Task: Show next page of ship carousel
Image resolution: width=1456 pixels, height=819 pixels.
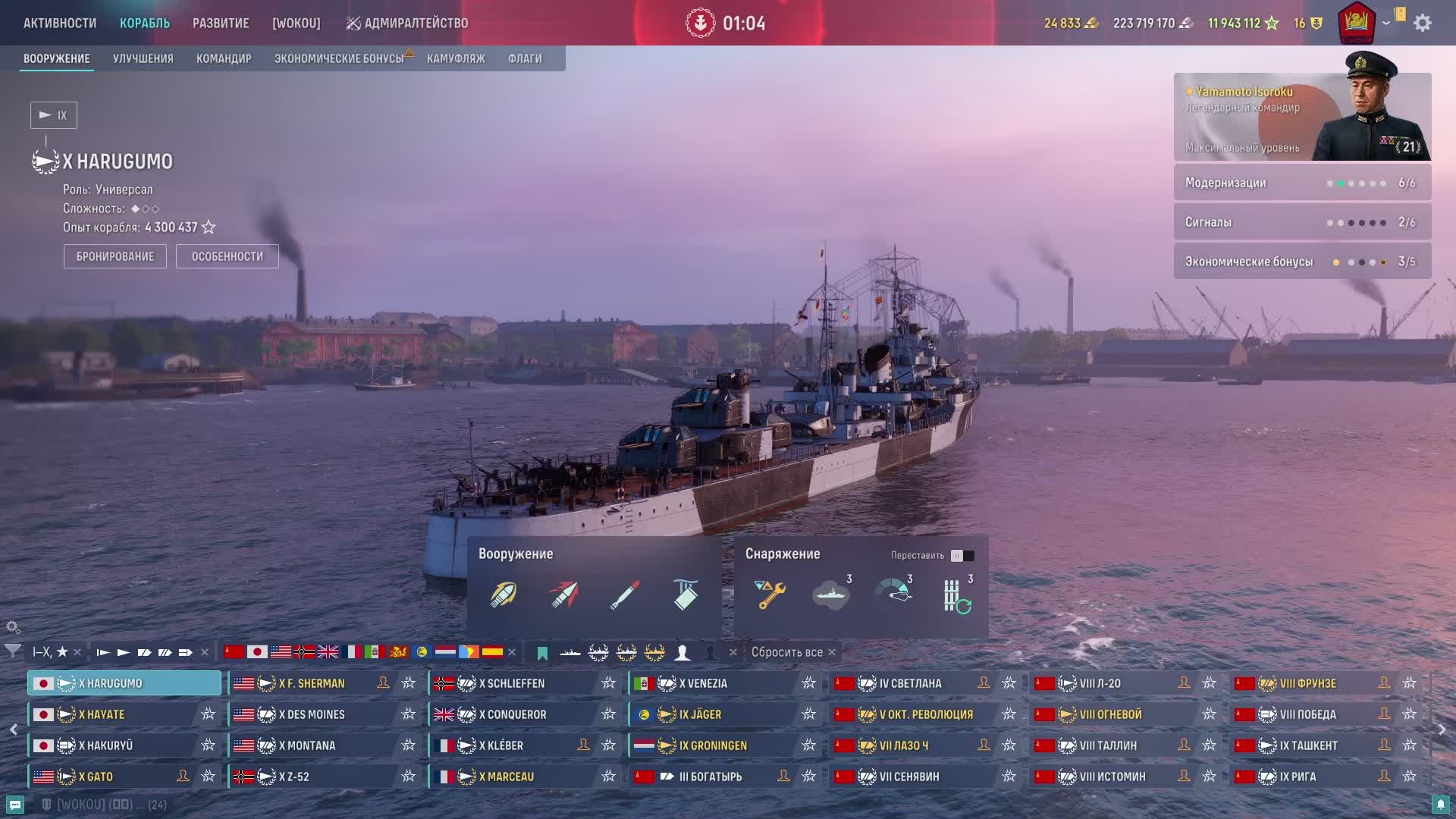Action: coord(1442,730)
